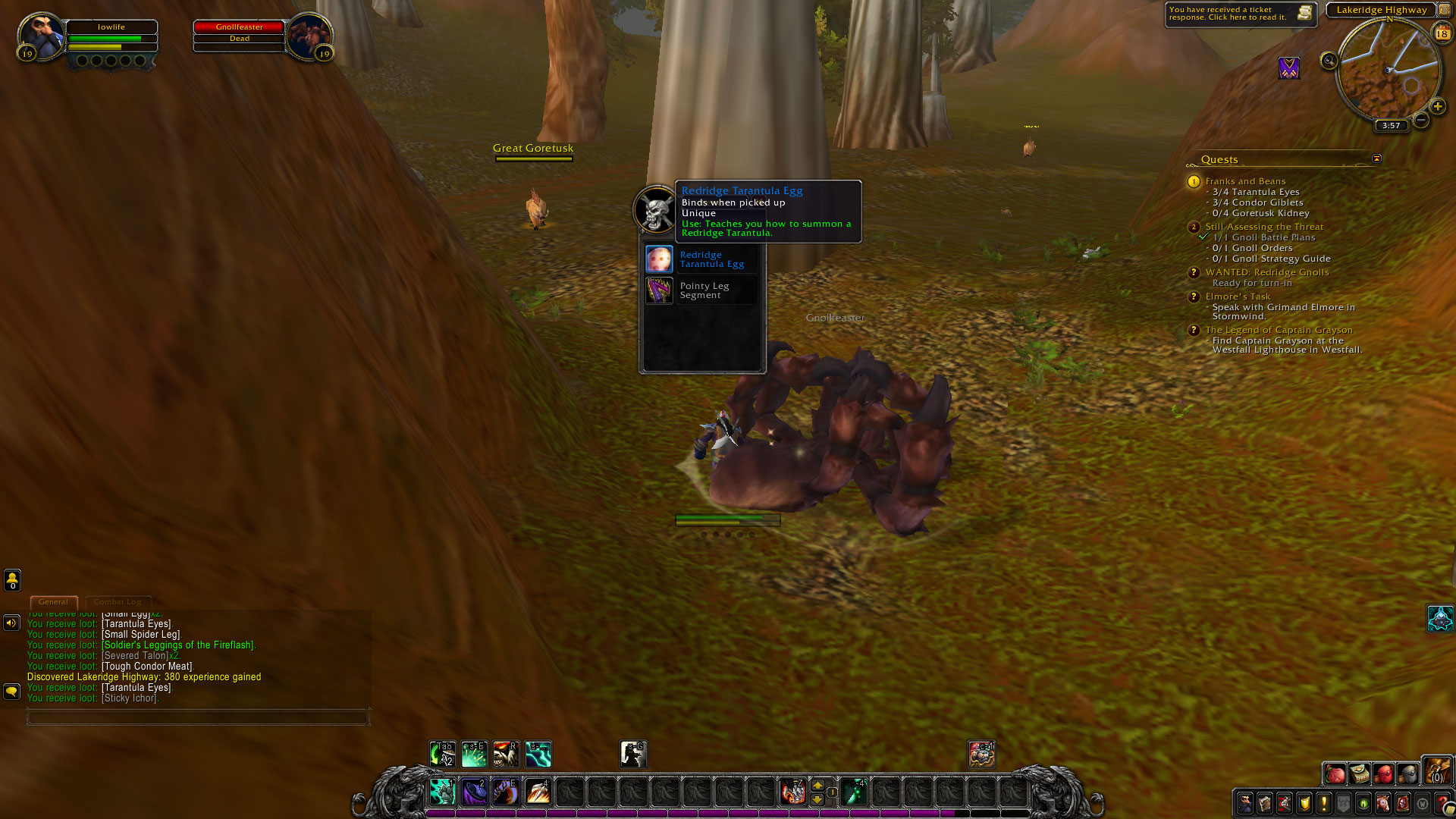
Task: Open minimap tracking magnifying glass menu
Action: point(1329,61)
